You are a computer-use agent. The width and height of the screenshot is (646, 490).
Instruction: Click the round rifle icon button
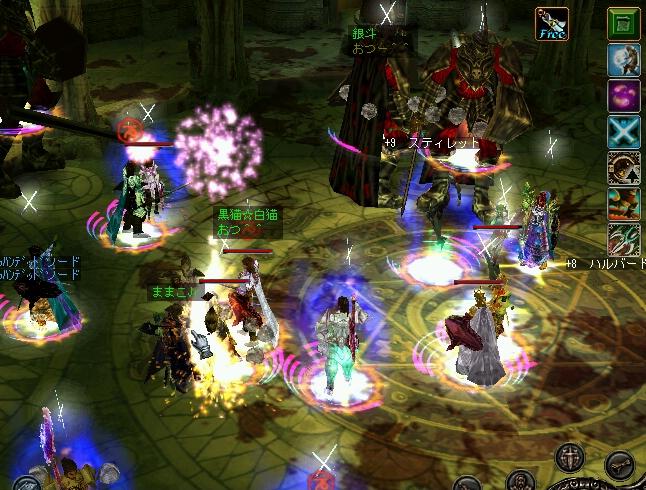[619, 467]
